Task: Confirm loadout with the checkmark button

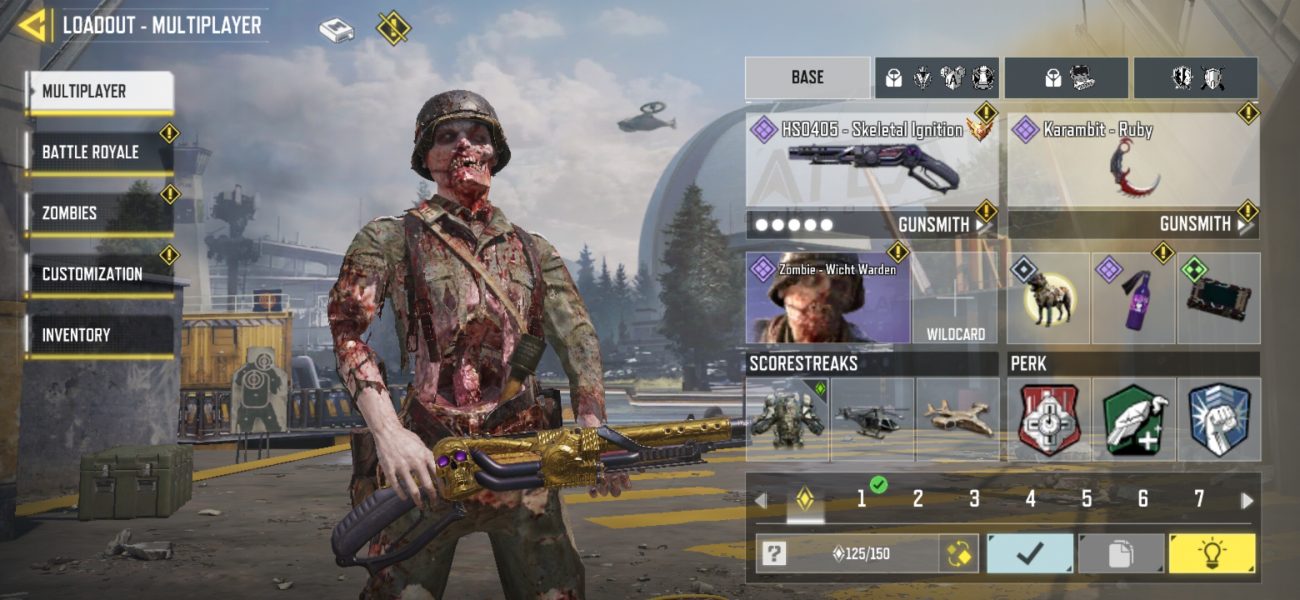Action: click(x=1030, y=553)
